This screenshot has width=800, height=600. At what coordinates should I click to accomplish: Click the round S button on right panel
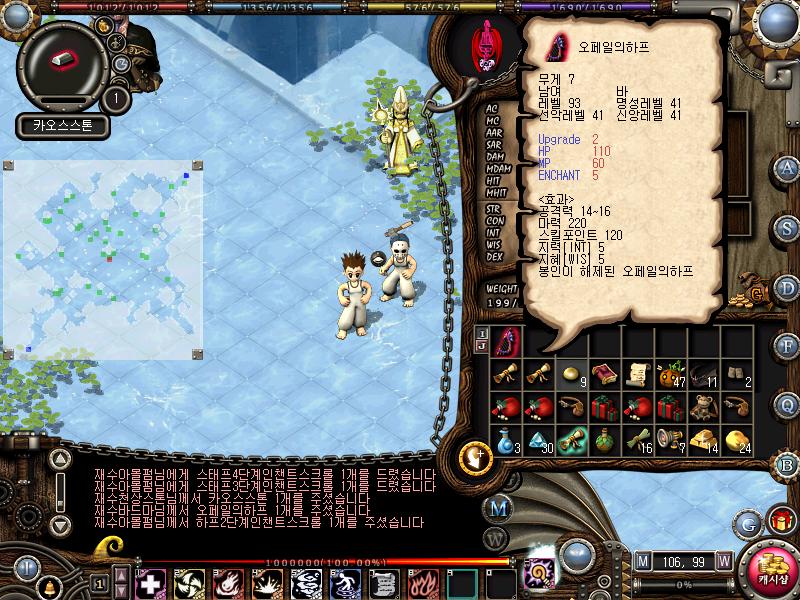pyautogui.click(x=787, y=226)
